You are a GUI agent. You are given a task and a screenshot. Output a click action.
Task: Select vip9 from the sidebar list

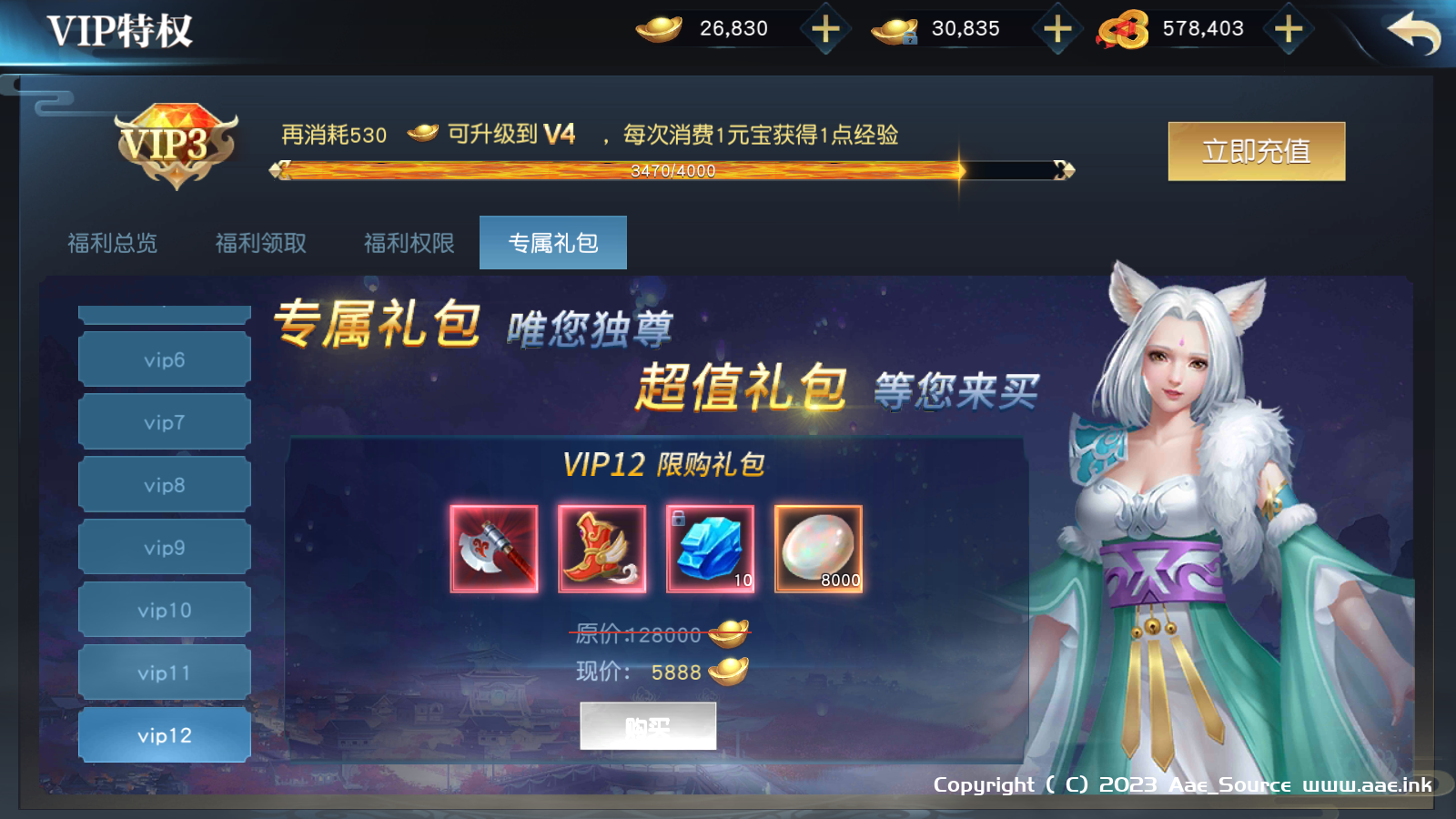(x=163, y=547)
